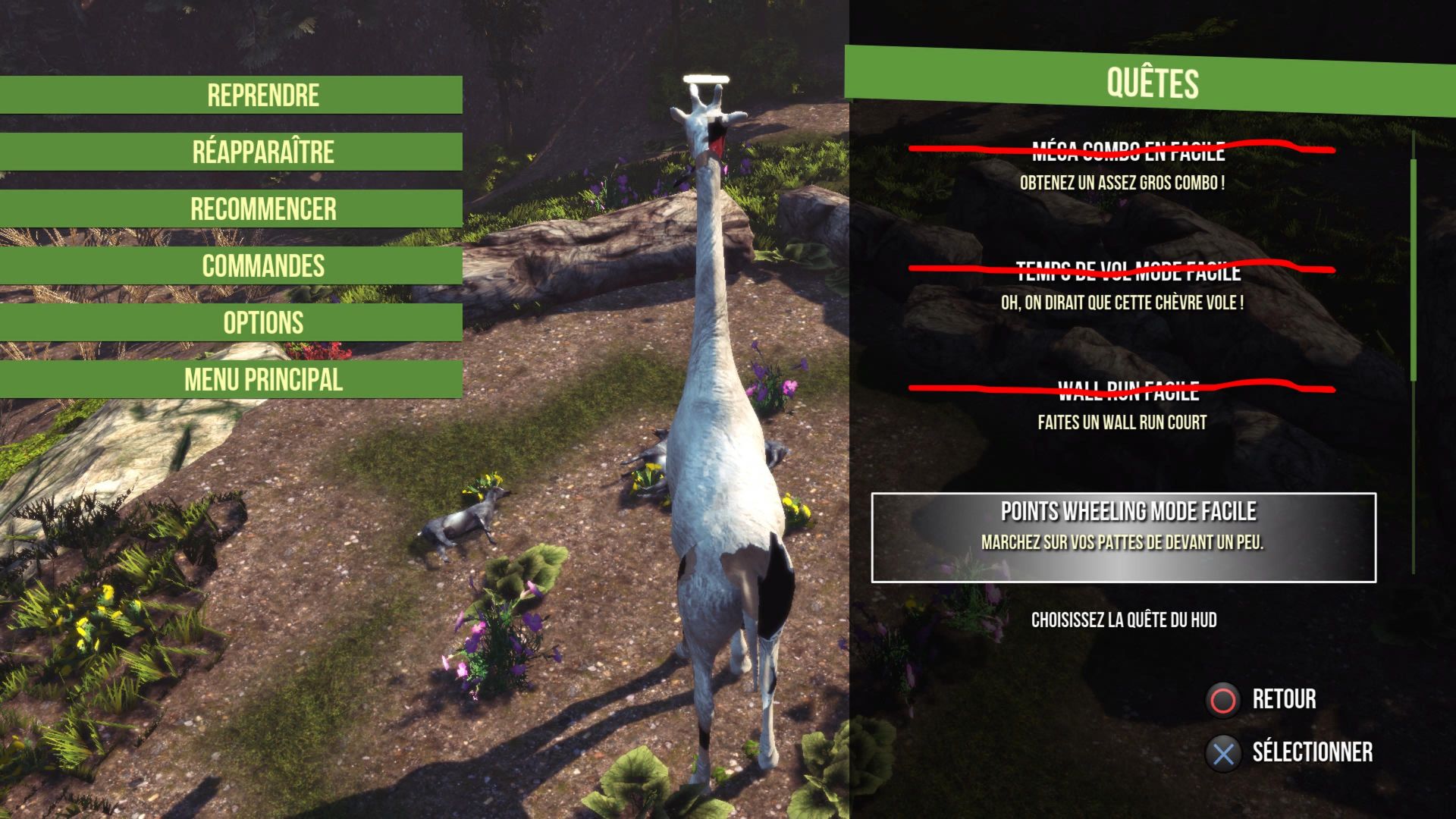Select Recommencer to restart
Screen dimensions: 1456x819
point(262,209)
